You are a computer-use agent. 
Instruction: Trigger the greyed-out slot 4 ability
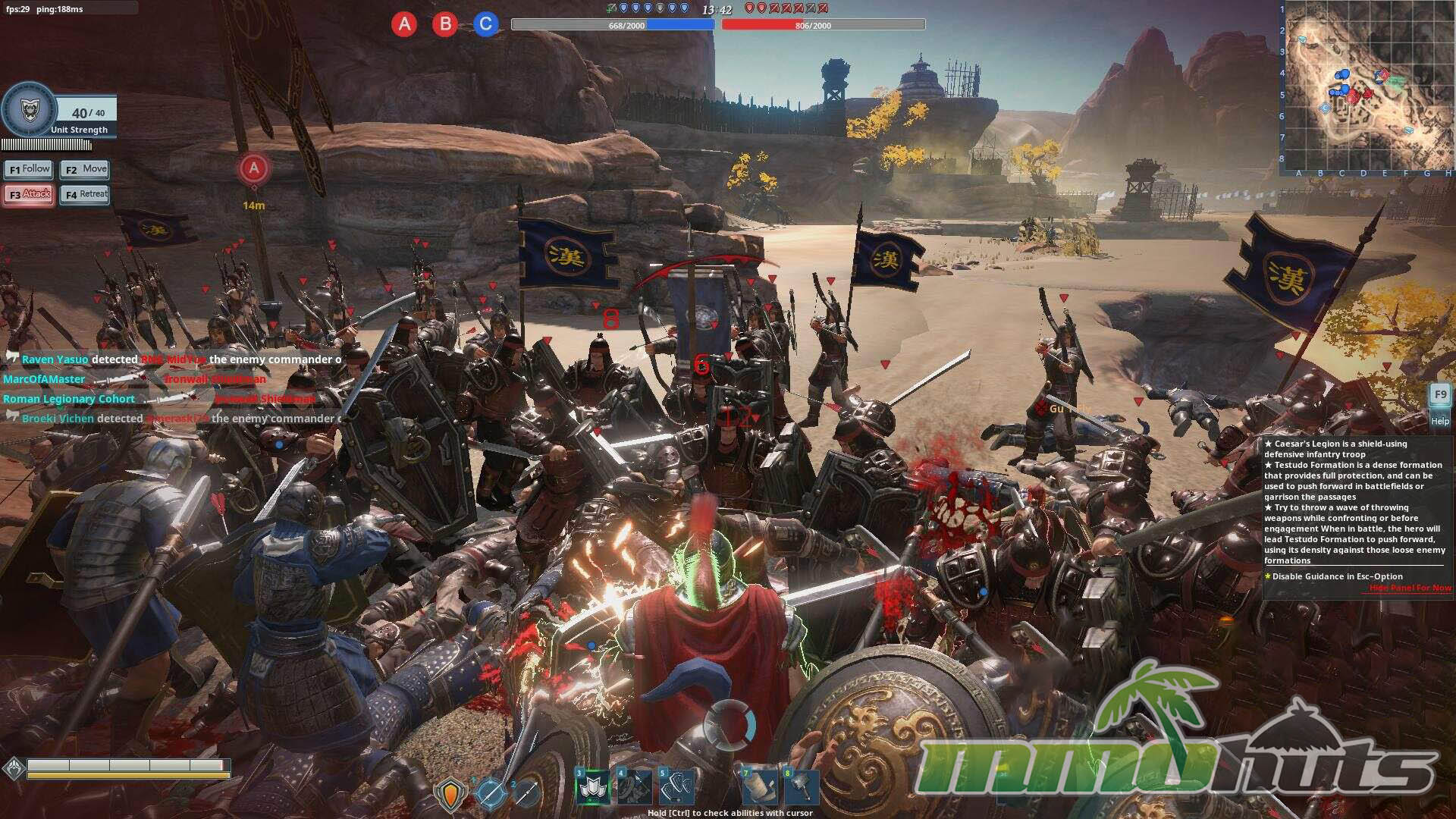click(x=635, y=787)
